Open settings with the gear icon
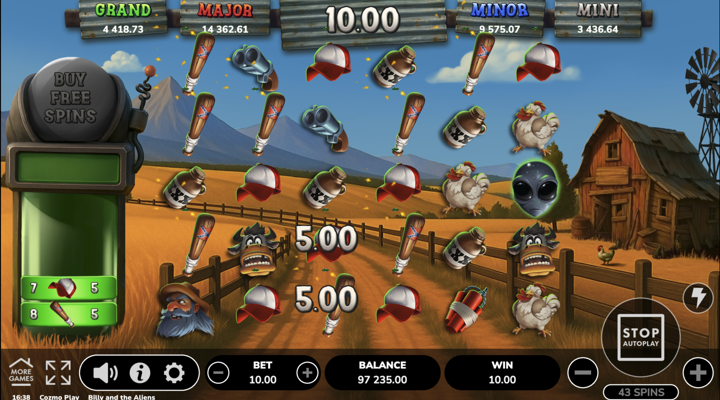The height and width of the screenshot is (400, 720). pyautogui.click(x=174, y=373)
